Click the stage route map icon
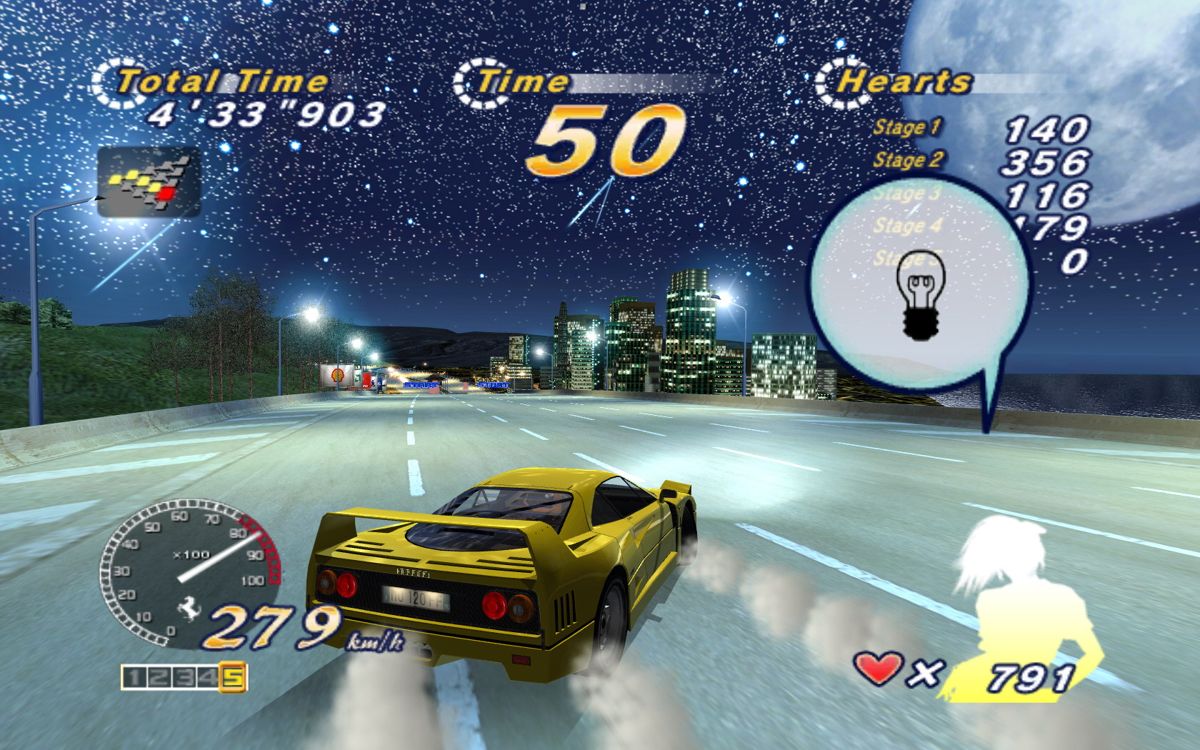 tap(149, 180)
